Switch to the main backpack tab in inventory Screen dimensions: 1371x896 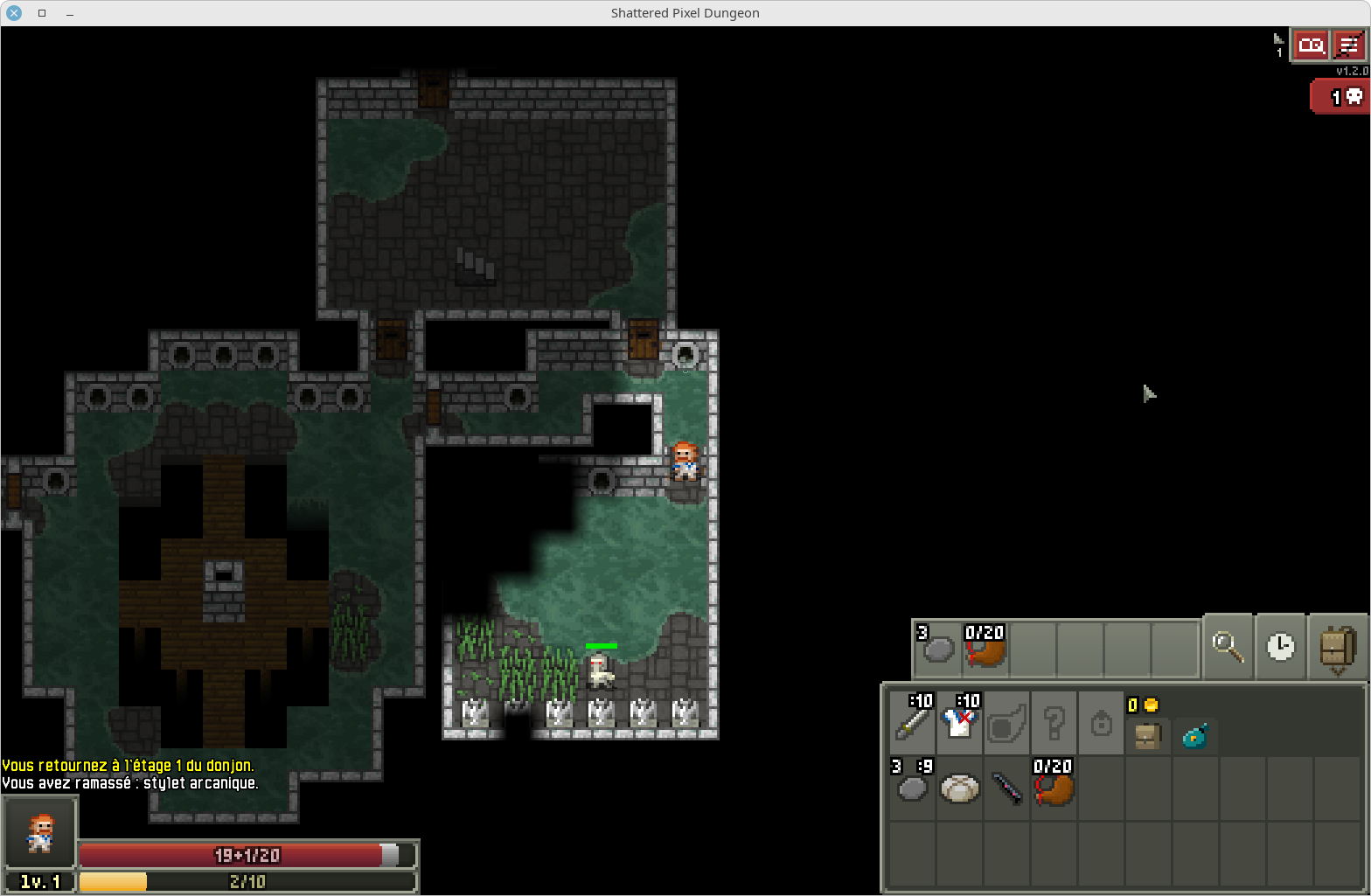point(1148,737)
